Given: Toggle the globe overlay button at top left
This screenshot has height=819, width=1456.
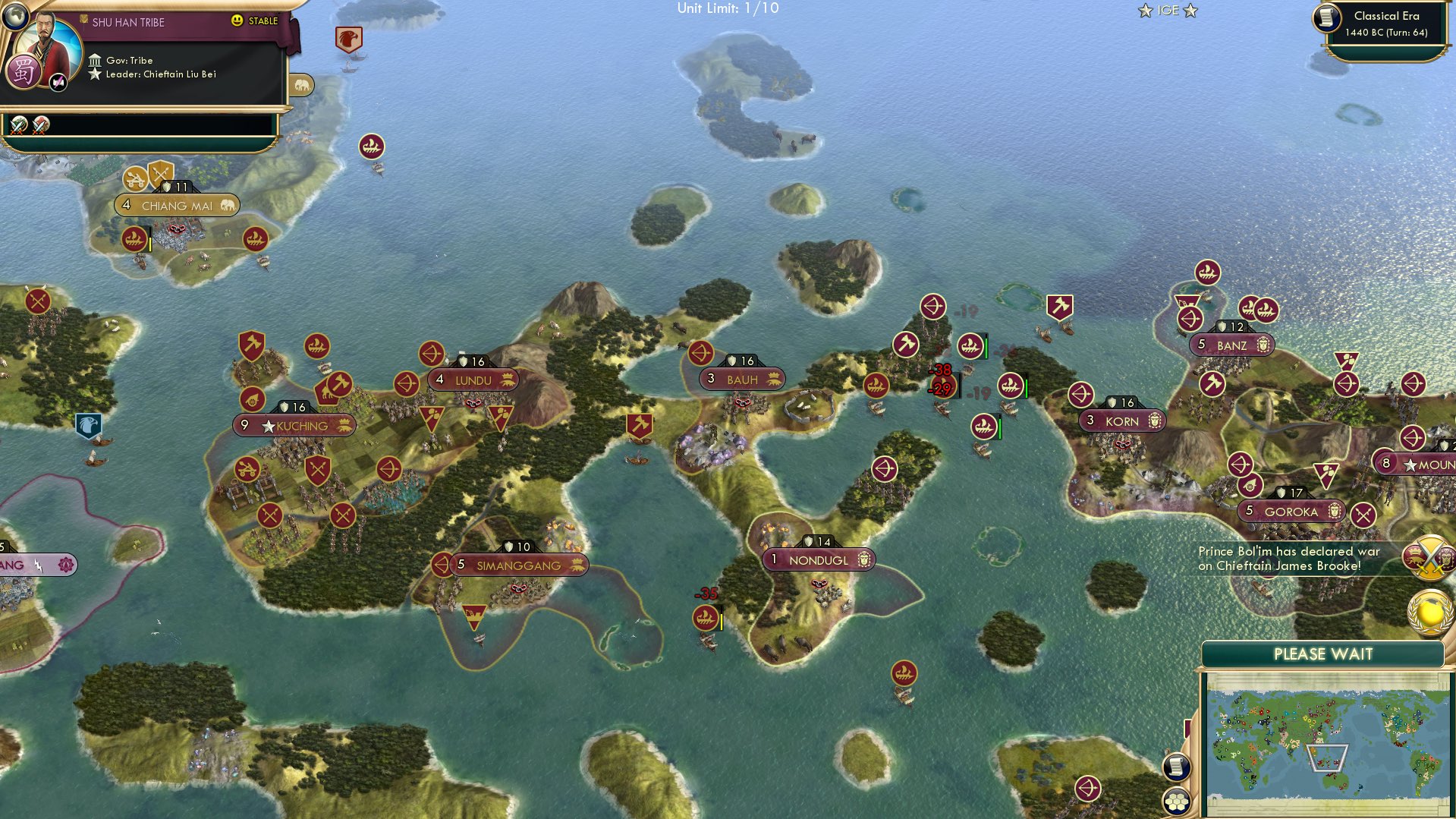Looking at the screenshot, I should tap(17, 17).
